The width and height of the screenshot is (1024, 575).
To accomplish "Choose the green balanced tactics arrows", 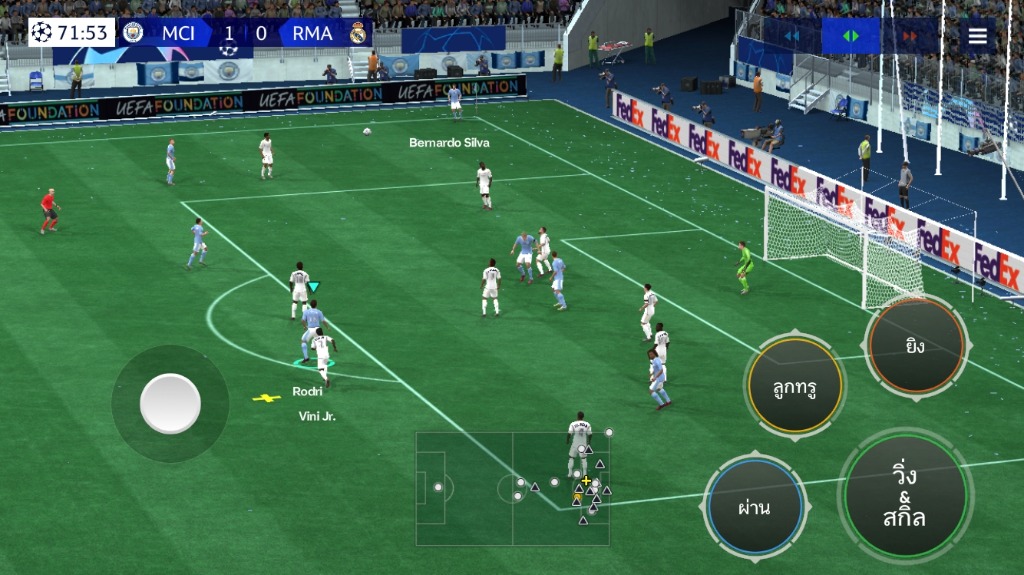I will tap(850, 36).
